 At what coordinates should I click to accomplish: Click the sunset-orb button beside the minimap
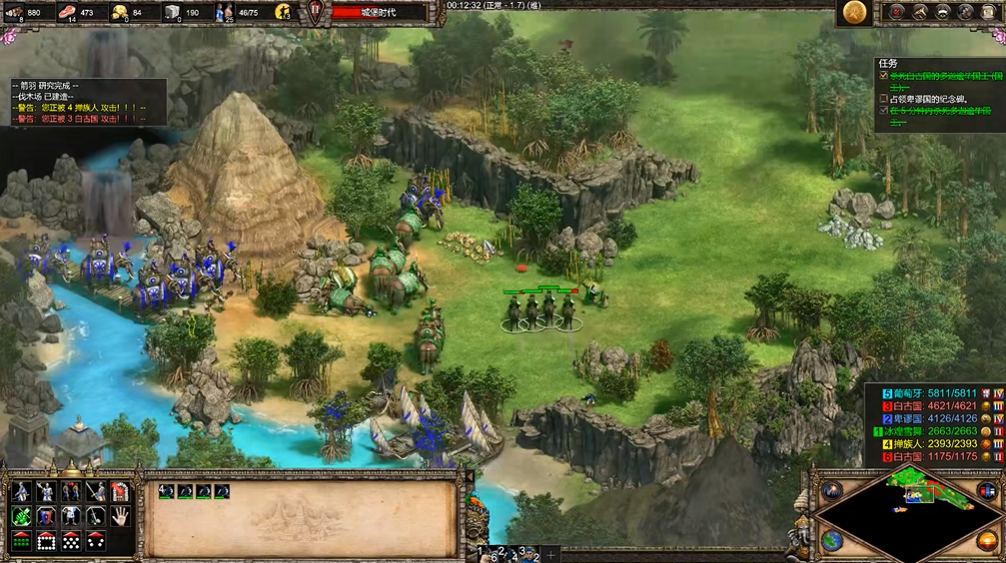(988, 541)
